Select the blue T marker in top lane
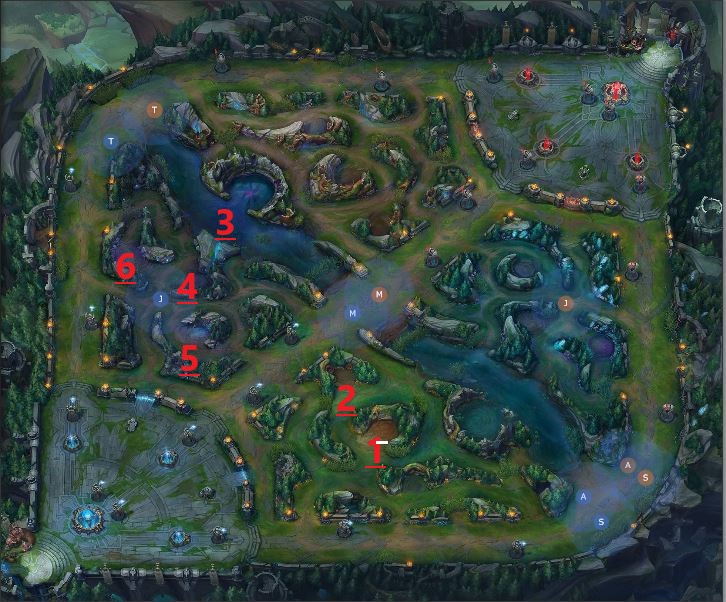 tap(111, 142)
